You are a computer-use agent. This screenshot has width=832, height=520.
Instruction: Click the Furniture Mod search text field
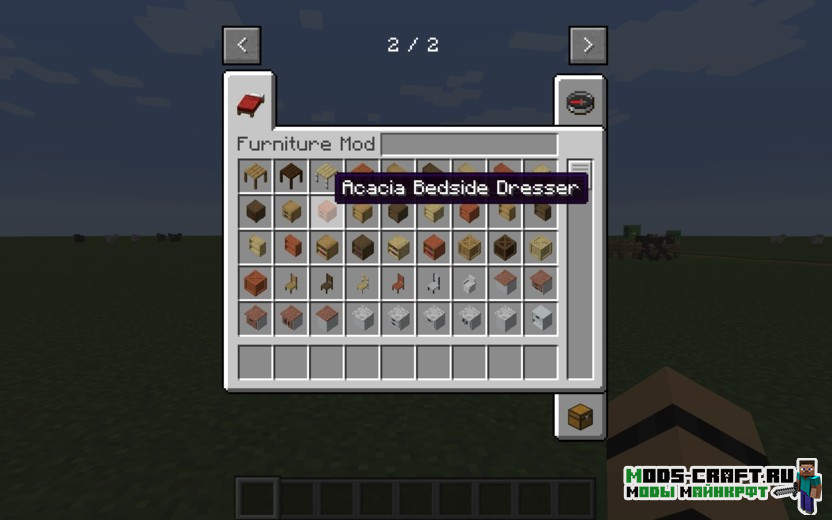(468, 144)
